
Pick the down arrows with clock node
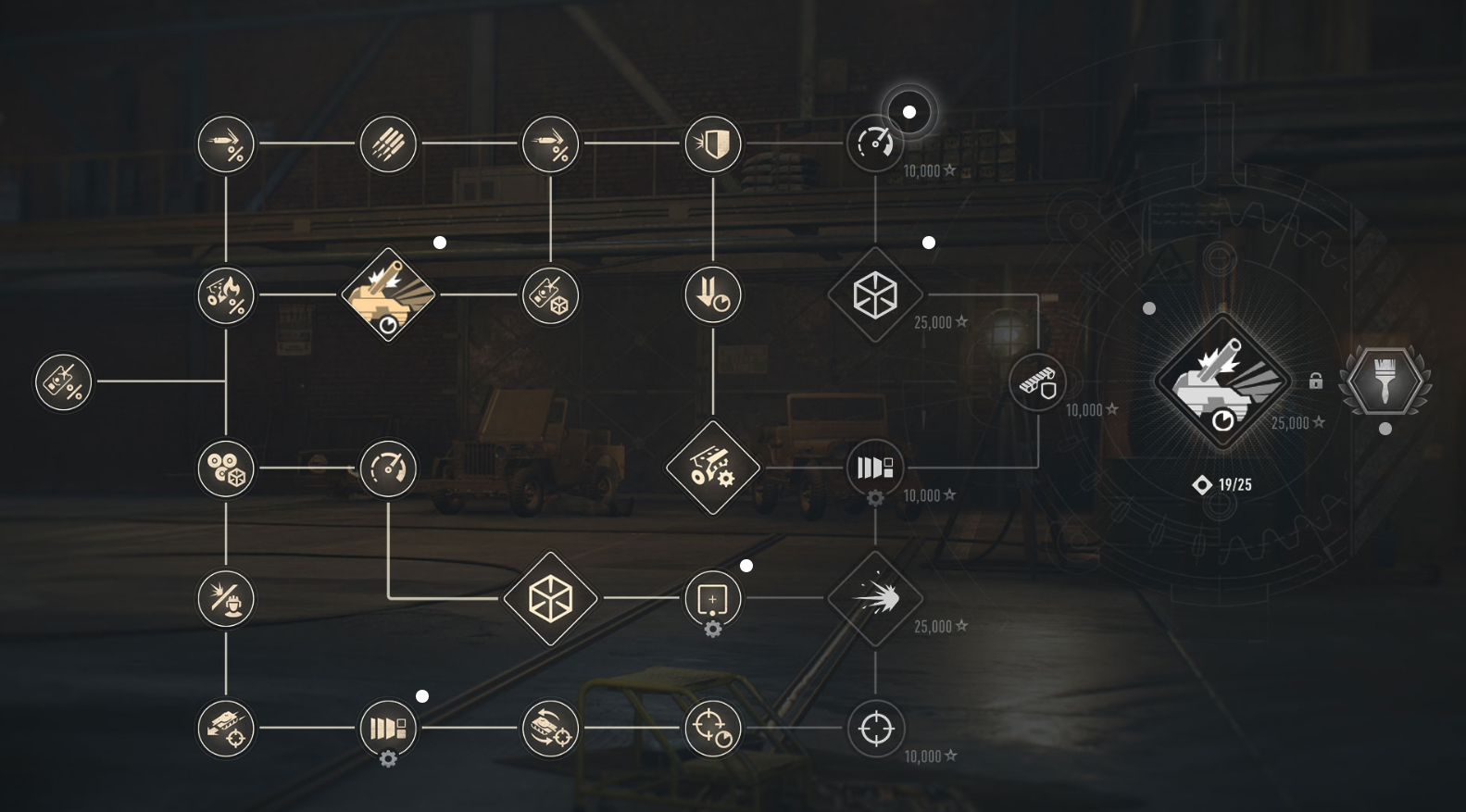pos(713,296)
